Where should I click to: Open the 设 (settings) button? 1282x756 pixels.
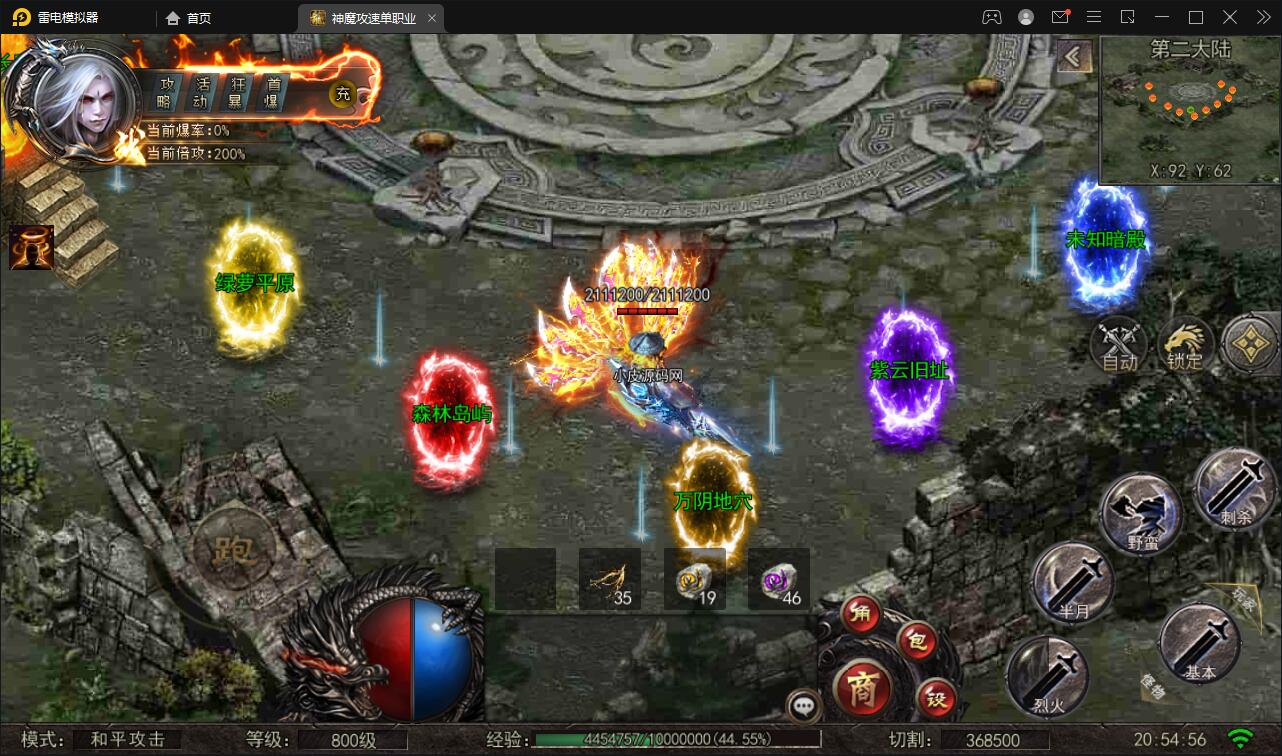pyautogui.click(x=936, y=700)
